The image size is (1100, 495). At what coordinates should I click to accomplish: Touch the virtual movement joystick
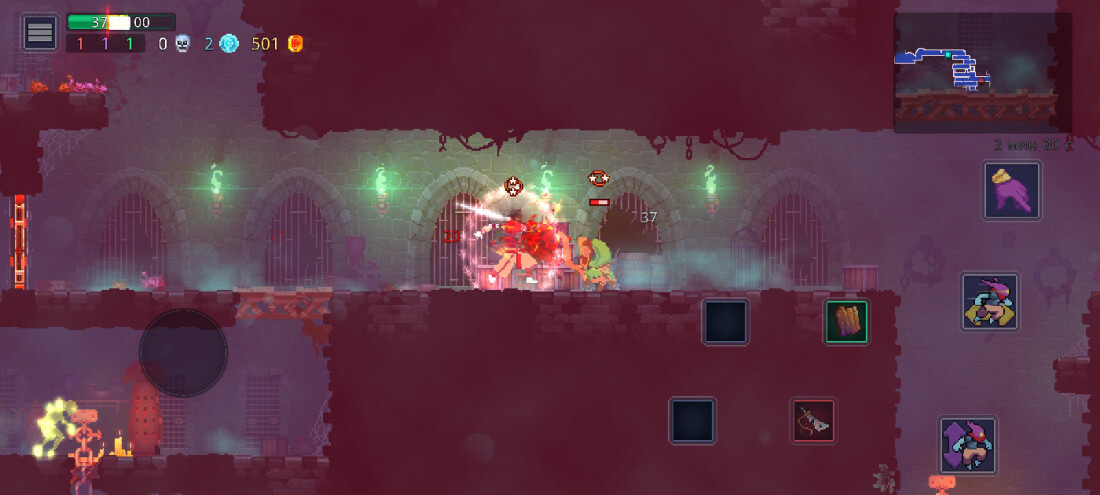click(x=183, y=352)
